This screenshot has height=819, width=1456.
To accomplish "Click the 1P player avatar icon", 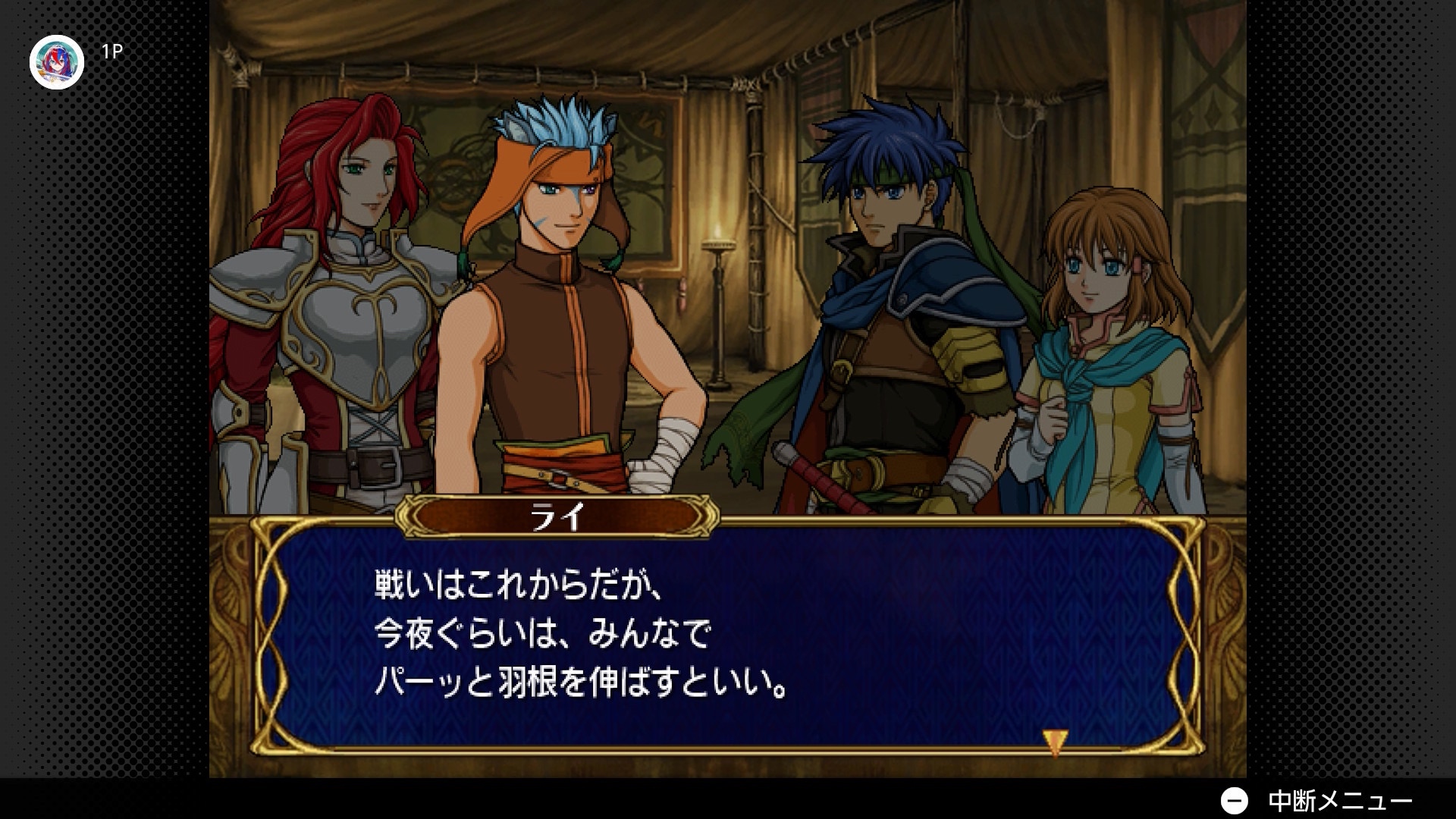I will [x=57, y=62].
